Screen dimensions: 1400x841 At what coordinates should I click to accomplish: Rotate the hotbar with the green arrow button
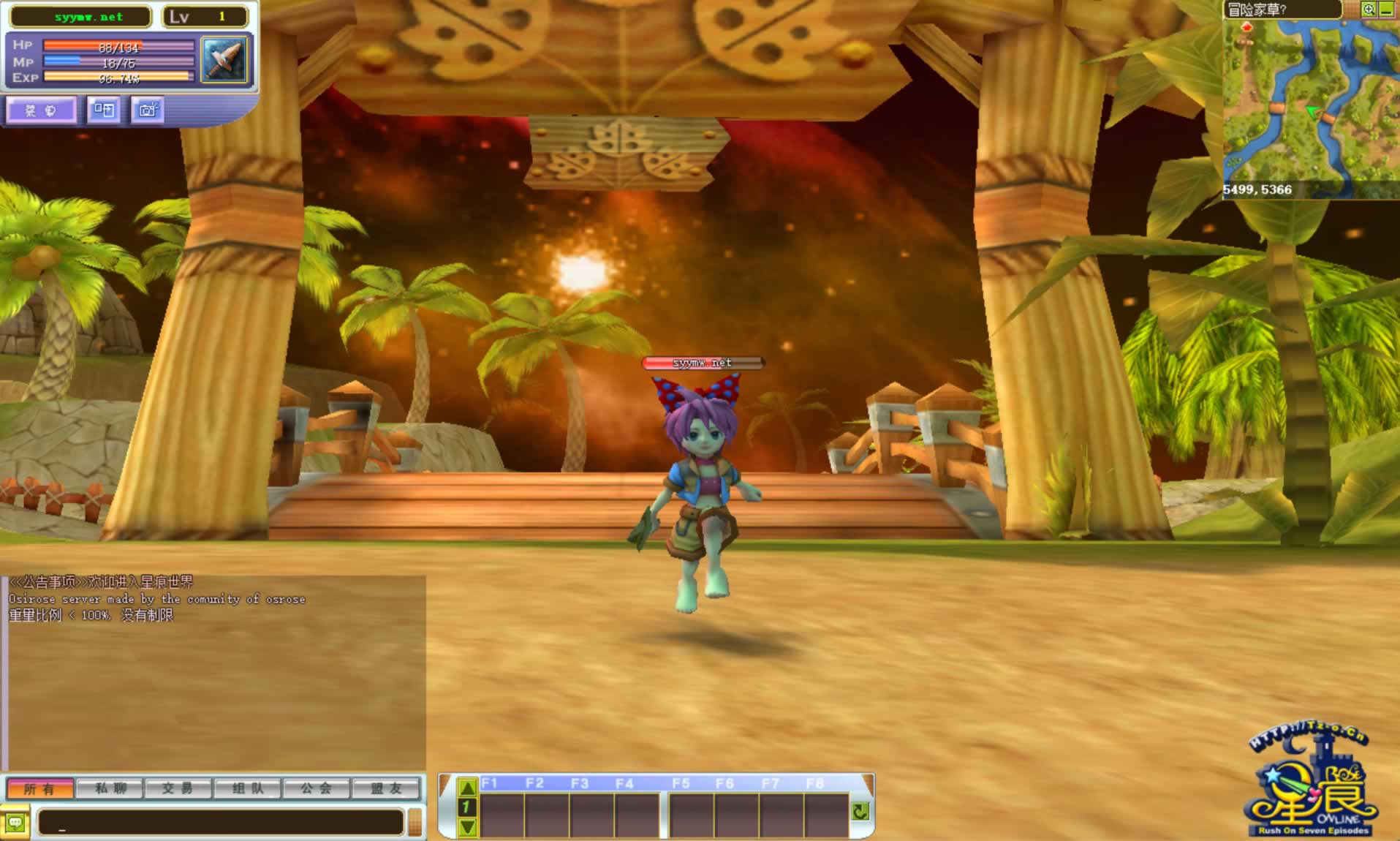tap(860, 811)
